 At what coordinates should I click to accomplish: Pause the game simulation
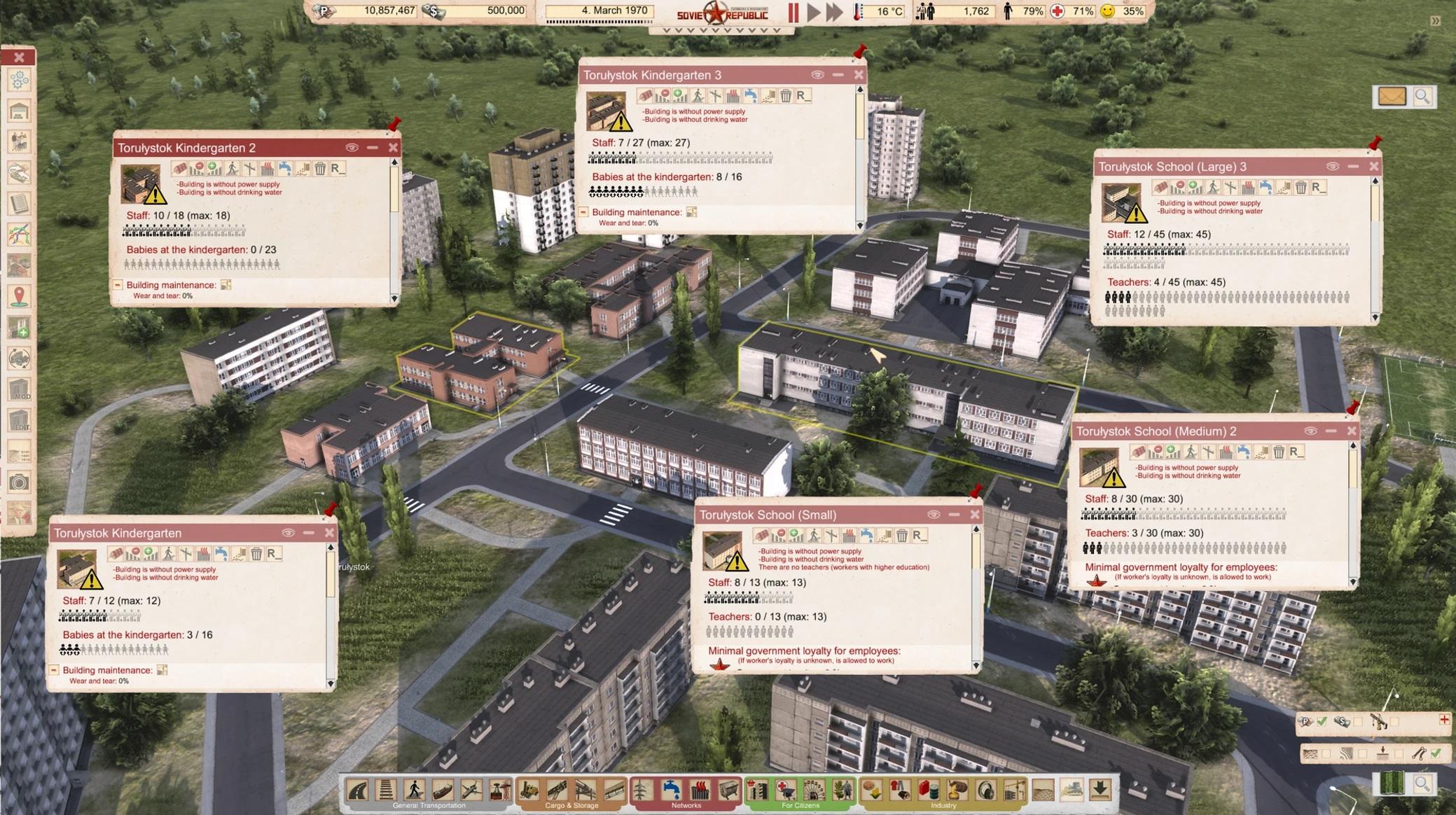tap(793, 12)
